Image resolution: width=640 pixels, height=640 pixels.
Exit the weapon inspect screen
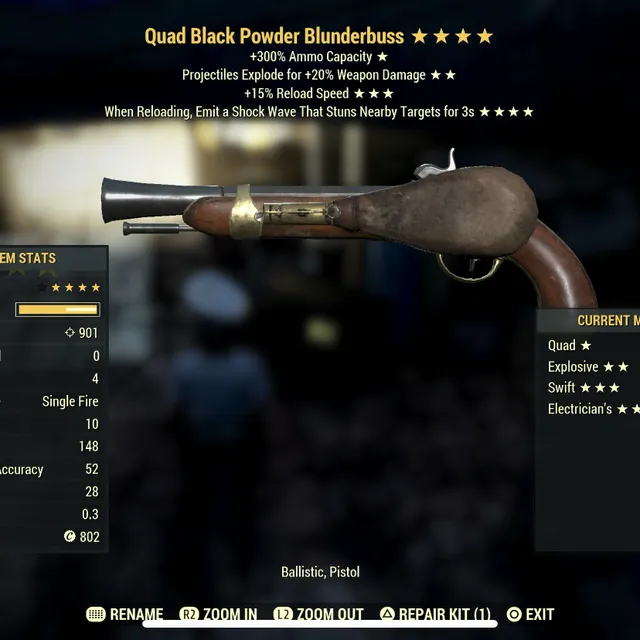tap(530, 614)
